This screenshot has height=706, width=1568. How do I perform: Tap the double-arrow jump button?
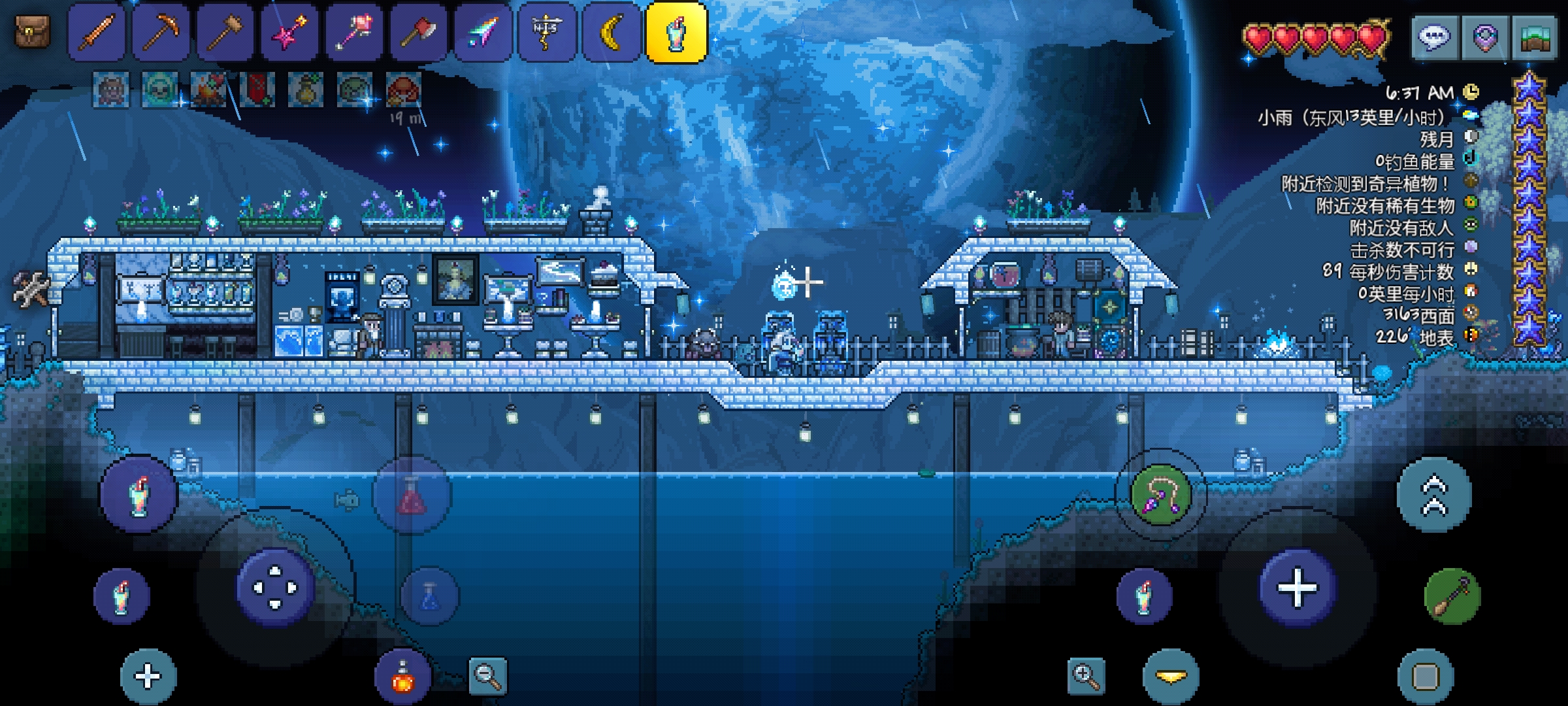pos(1434,495)
